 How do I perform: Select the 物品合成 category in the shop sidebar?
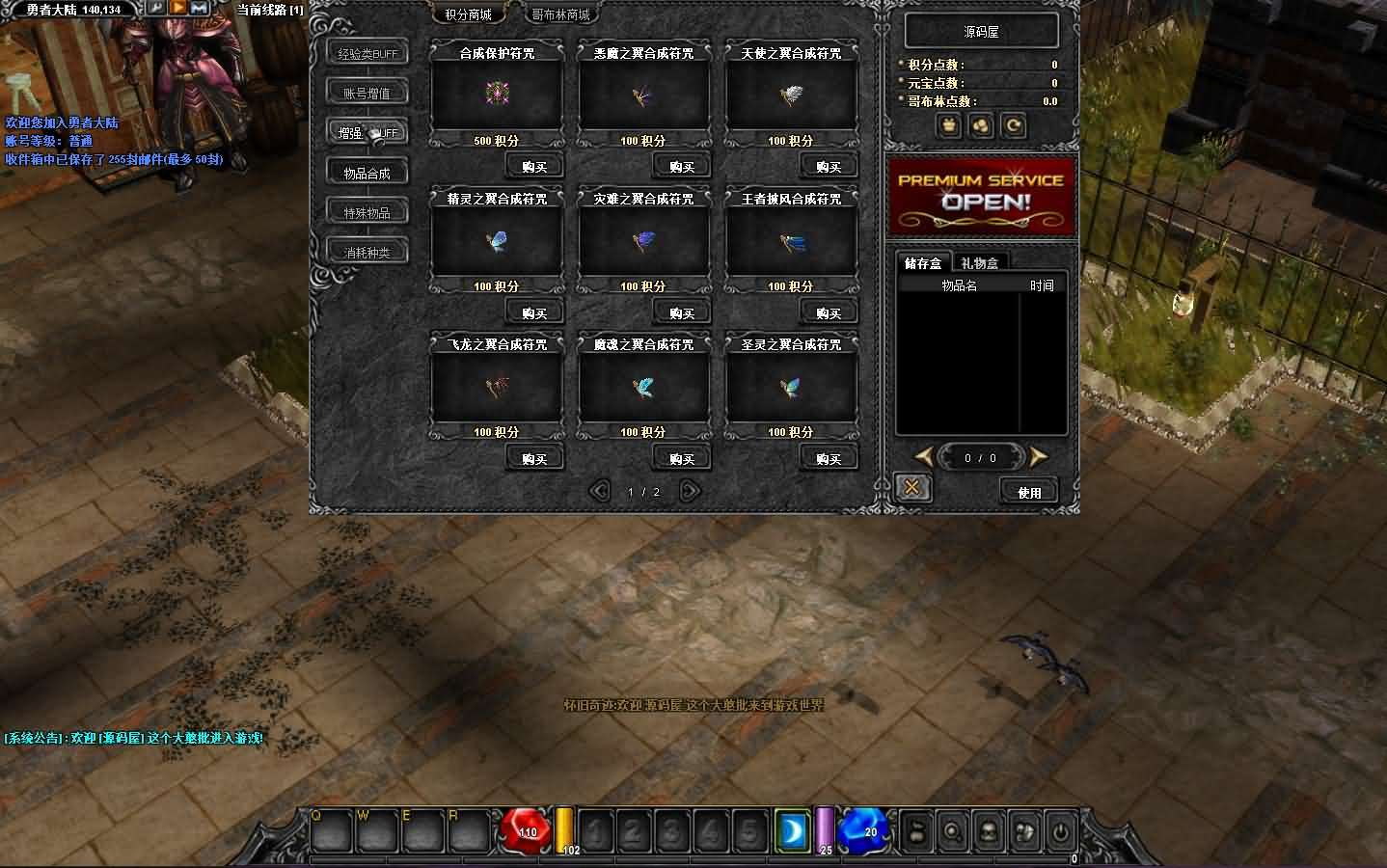[367, 171]
